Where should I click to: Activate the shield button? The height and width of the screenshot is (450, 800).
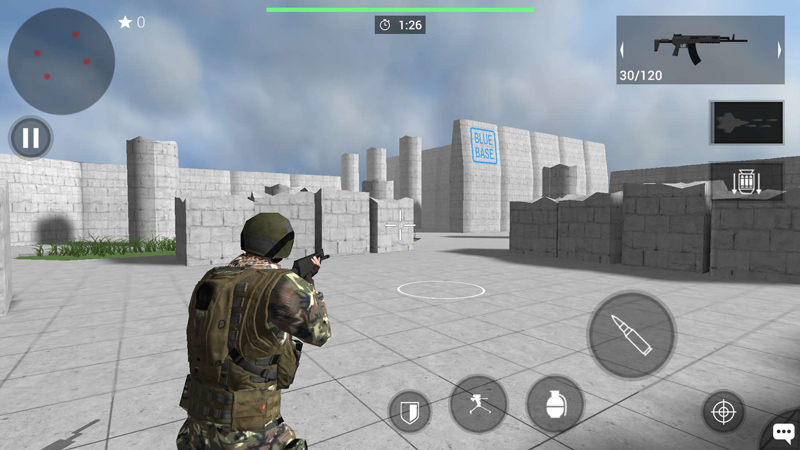coord(410,410)
